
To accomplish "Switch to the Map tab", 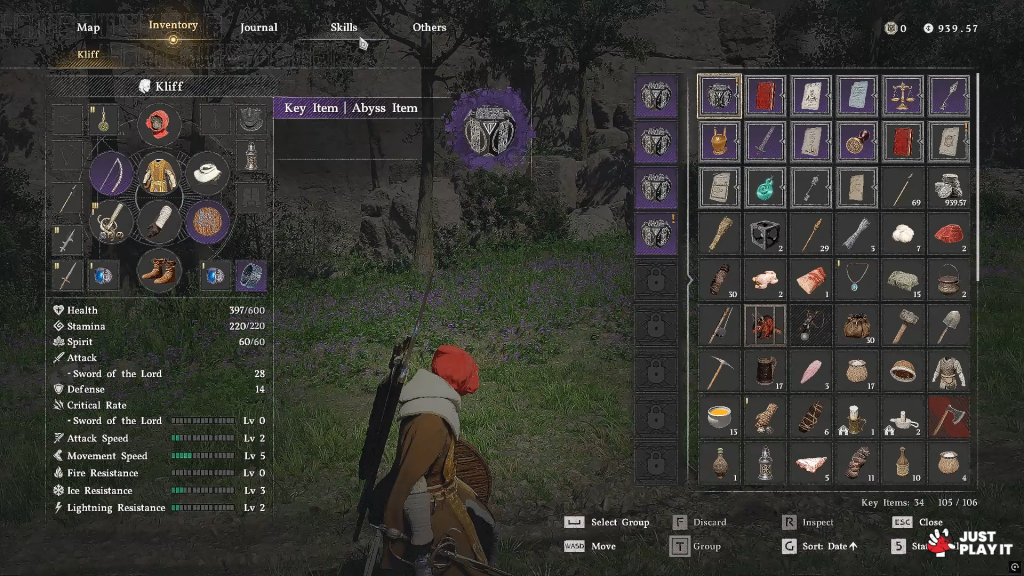I will coord(88,27).
